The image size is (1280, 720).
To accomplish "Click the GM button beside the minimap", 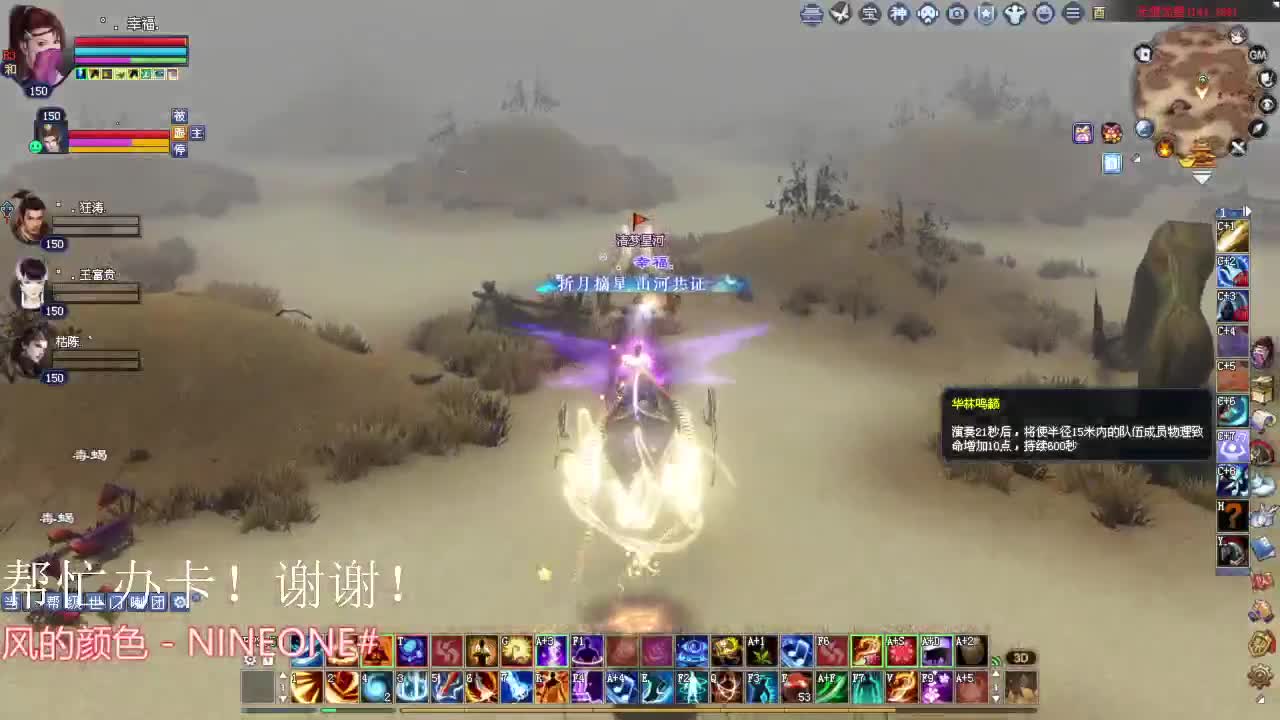I will (x=1258, y=54).
